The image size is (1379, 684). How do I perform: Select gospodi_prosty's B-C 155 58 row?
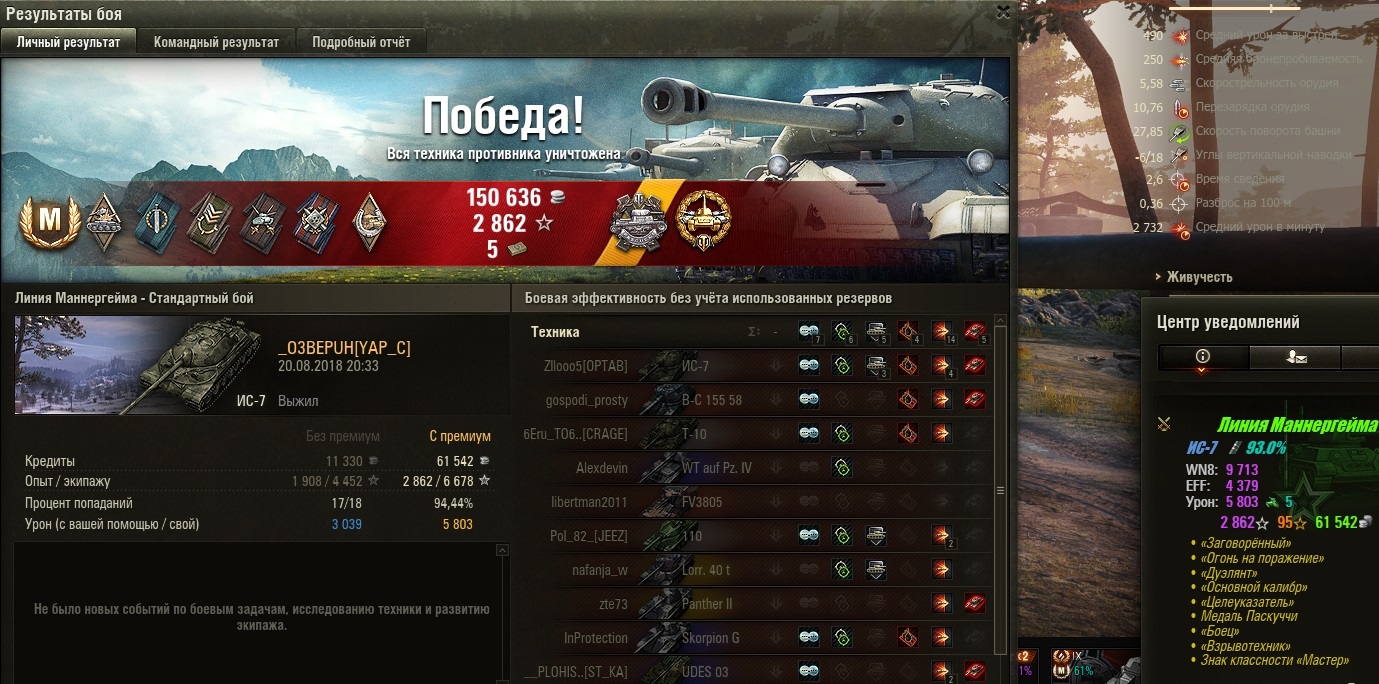760,400
